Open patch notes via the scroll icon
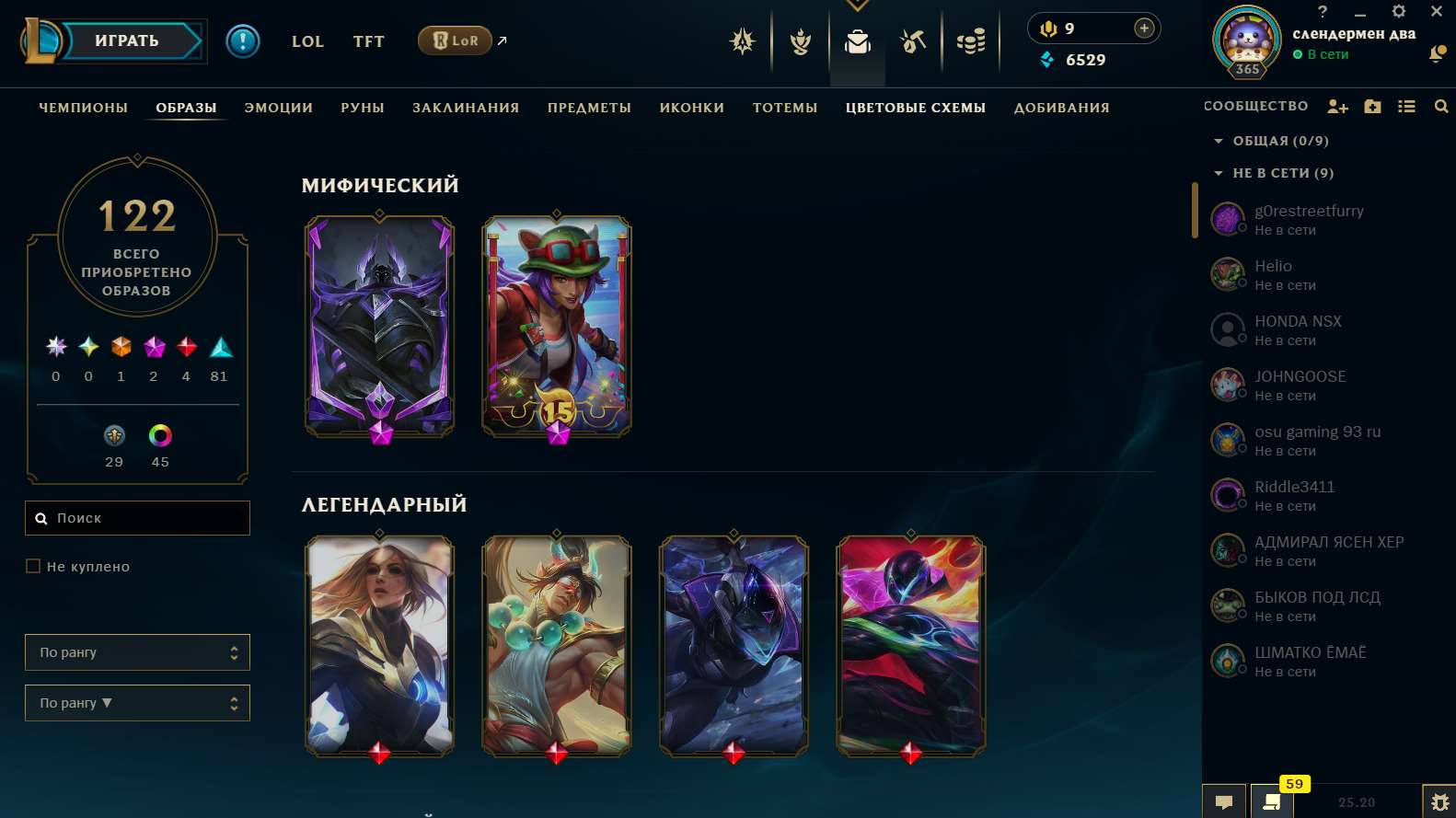Image resolution: width=1456 pixels, height=818 pixels. coord(1271,800)
